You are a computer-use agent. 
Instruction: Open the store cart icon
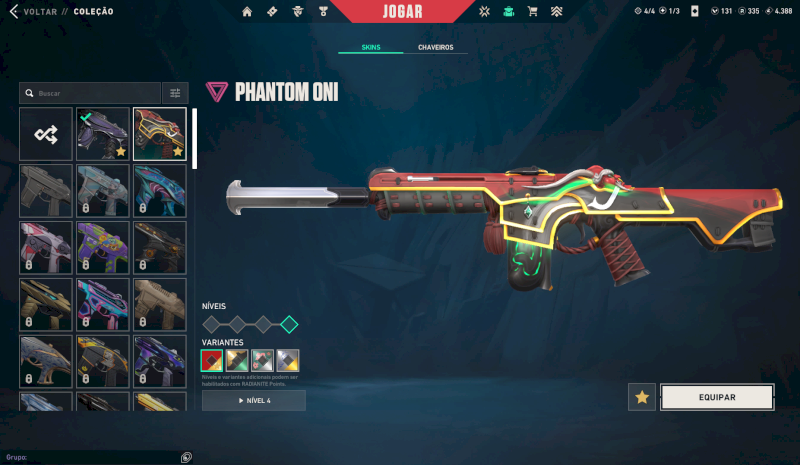click(532, 11)
